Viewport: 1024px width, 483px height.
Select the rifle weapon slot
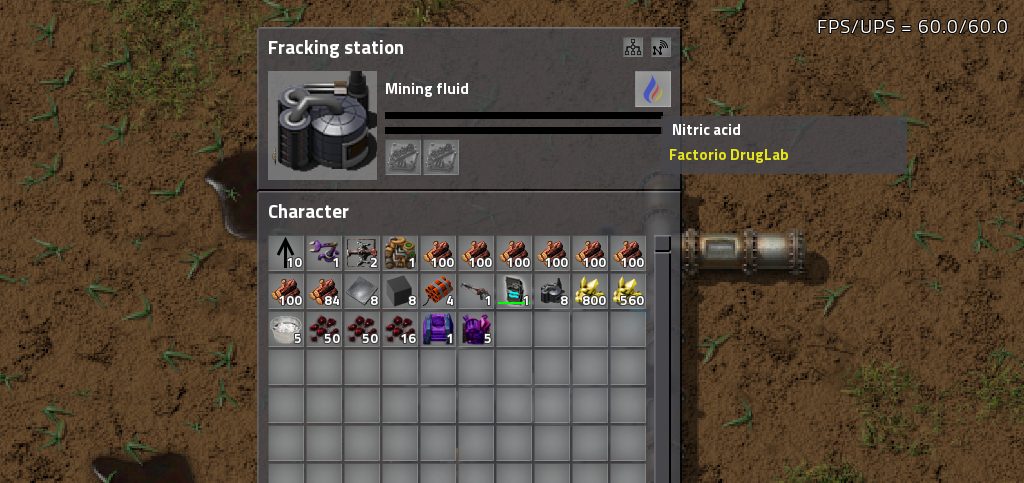tap(476, 290)
